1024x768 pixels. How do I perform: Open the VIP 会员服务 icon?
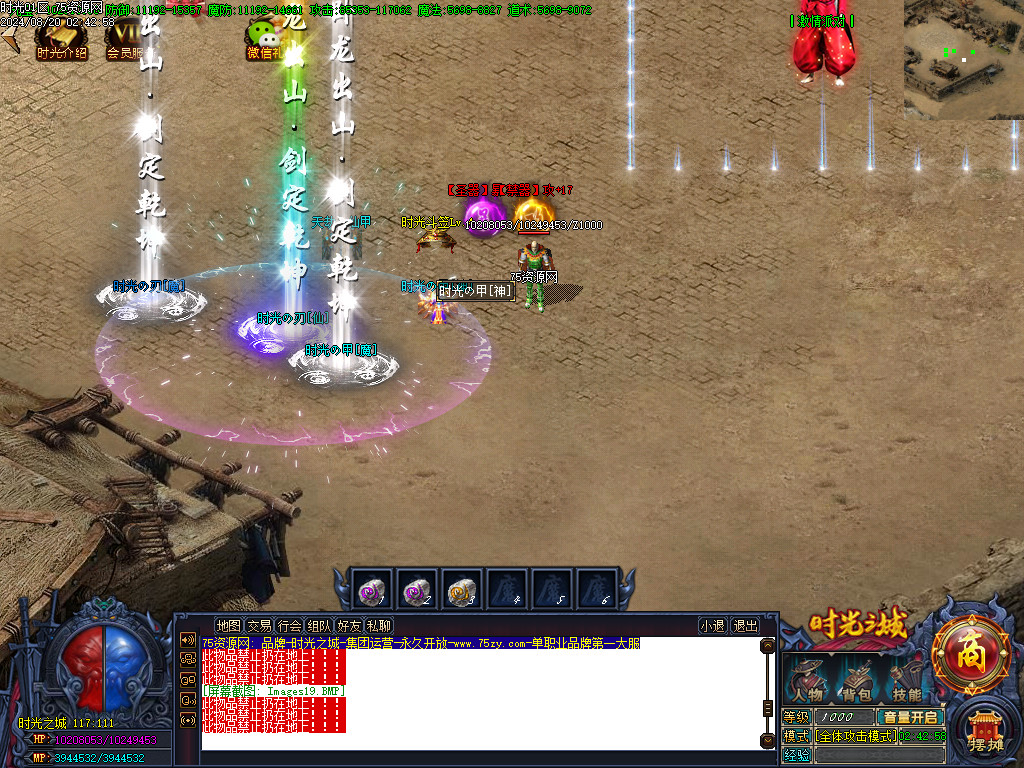125,40
